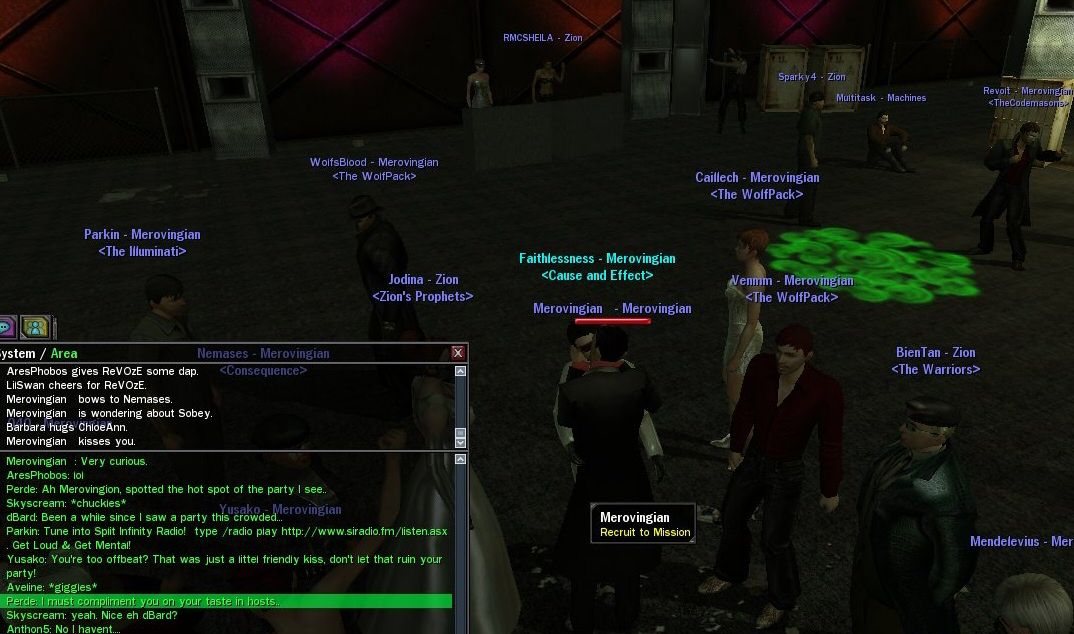Open the speech bubble chat icon
Viewport: 1074px width, 634px height.
pyautogui.click(x=5, y=327)
